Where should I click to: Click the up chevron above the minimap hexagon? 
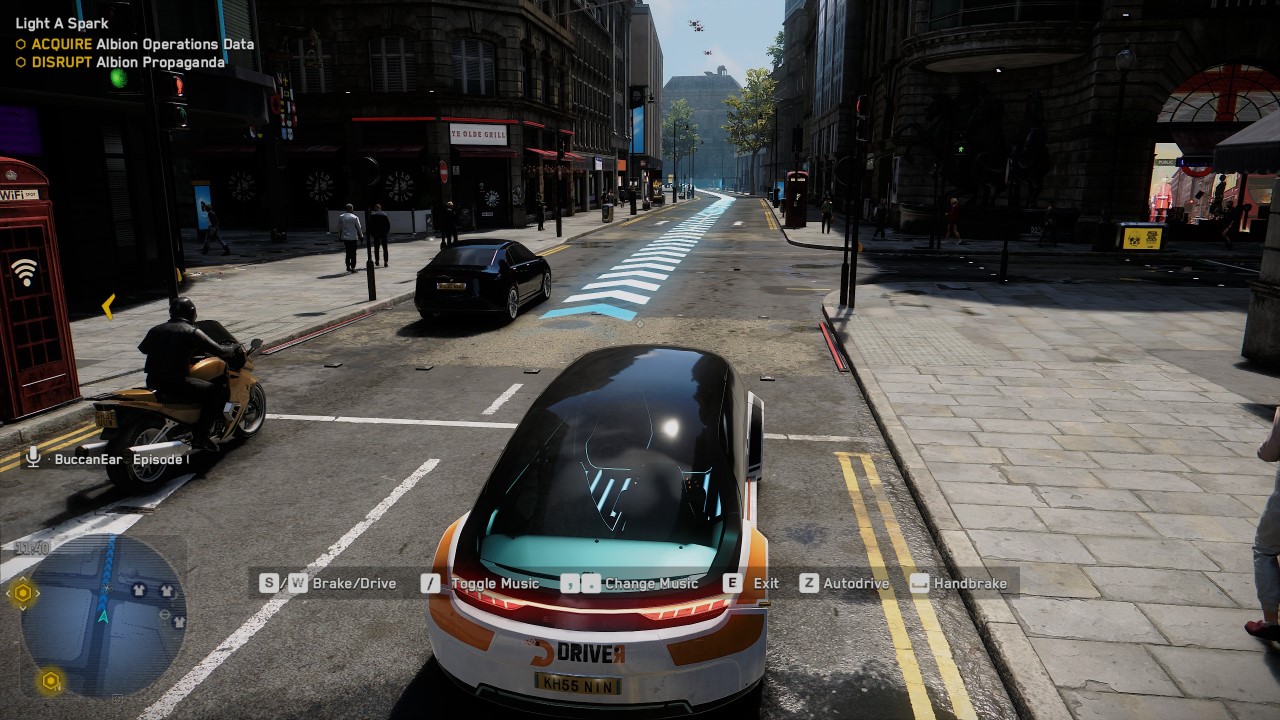[x=23, y=579]
